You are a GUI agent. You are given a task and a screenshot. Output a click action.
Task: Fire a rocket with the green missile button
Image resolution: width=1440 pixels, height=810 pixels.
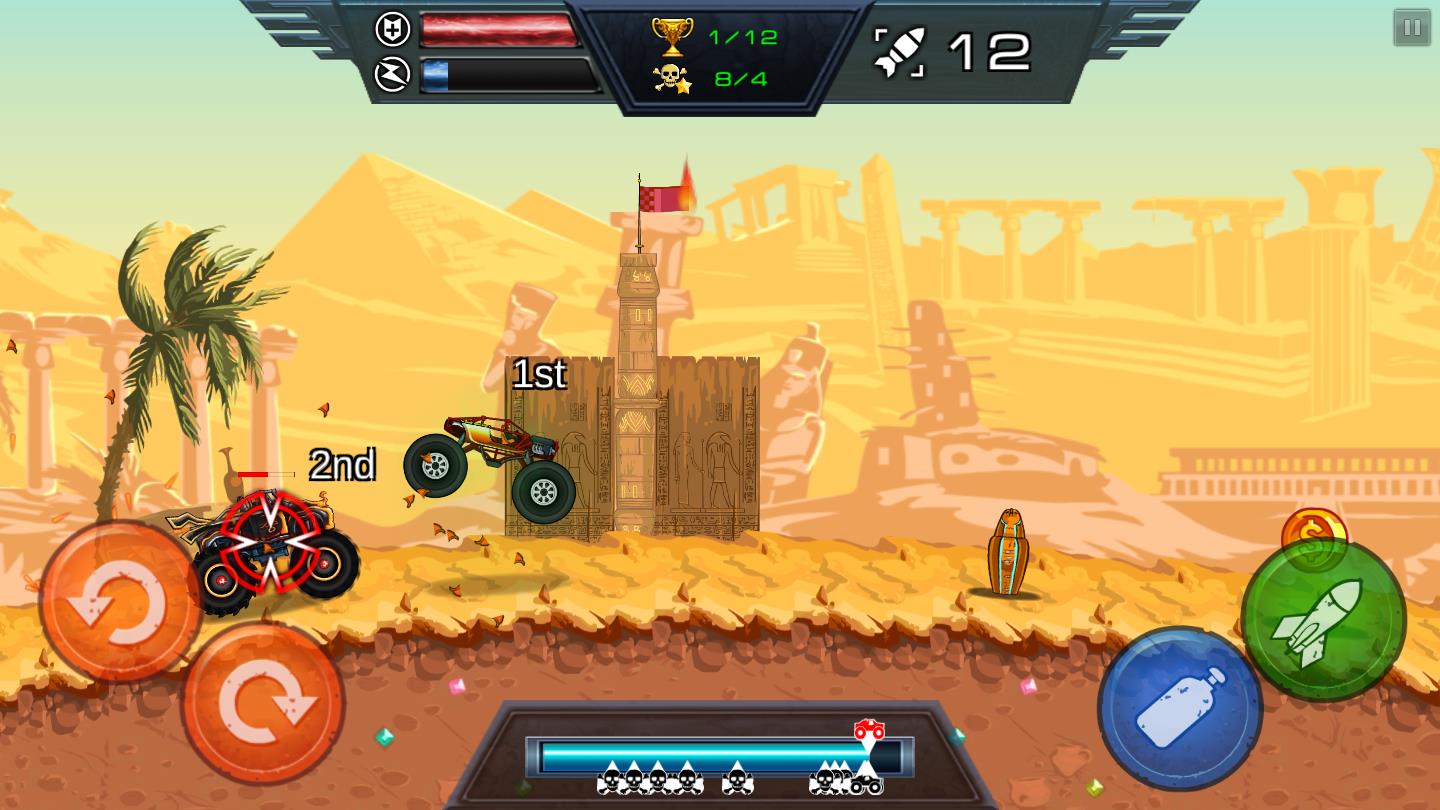pos(1323,620)
